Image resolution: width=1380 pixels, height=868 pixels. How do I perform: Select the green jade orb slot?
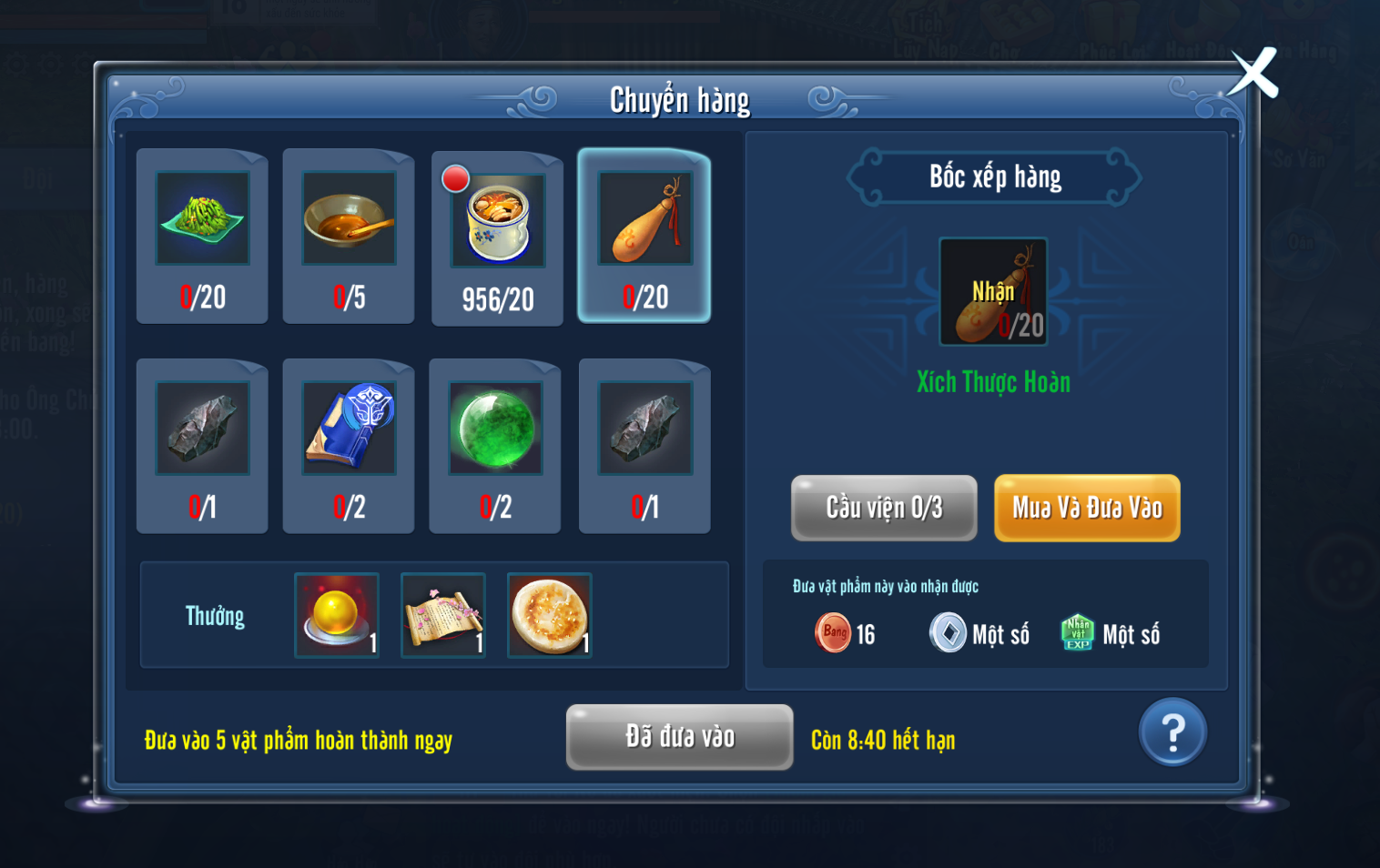tap(495, 446)
